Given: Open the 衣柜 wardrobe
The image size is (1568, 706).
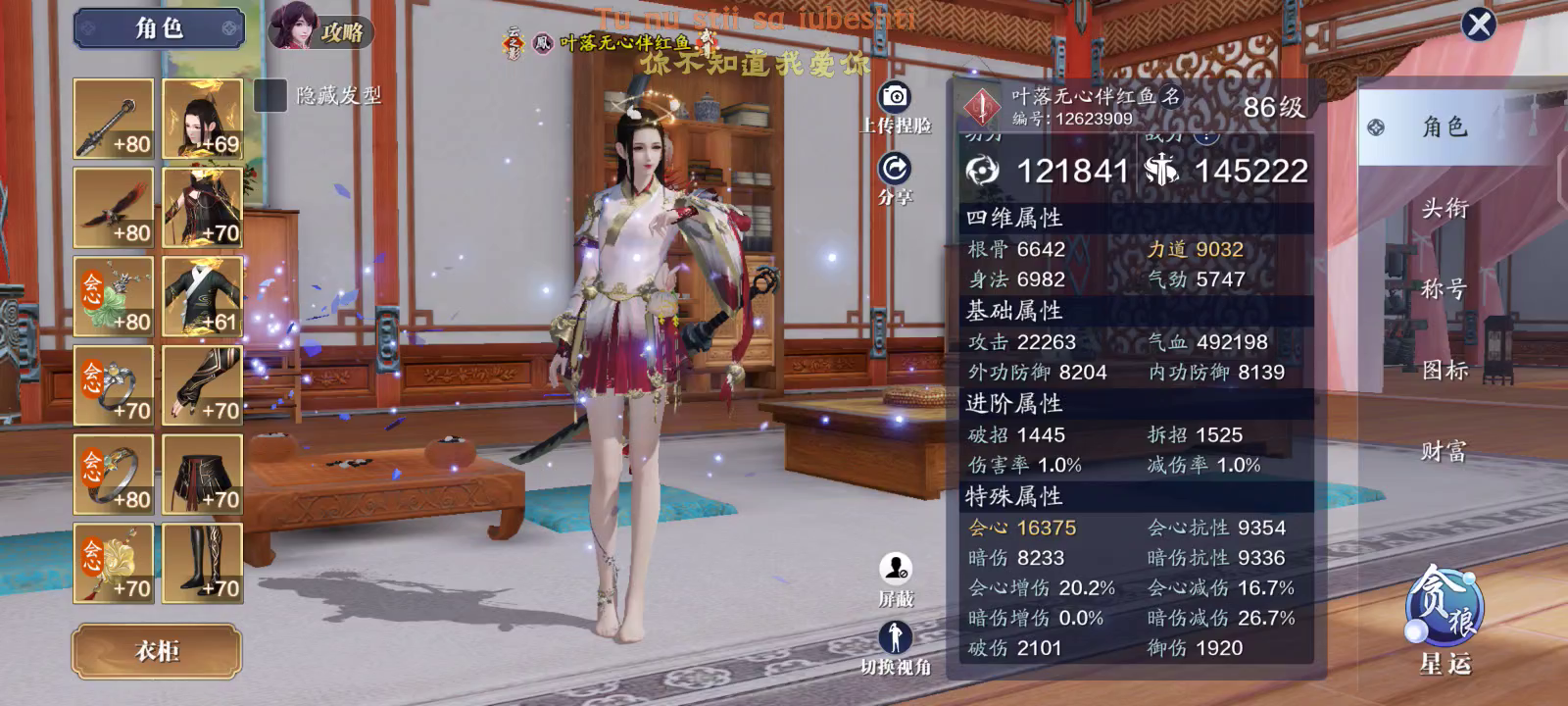Looking at the screenshot, I should click(x=157, y=651).
